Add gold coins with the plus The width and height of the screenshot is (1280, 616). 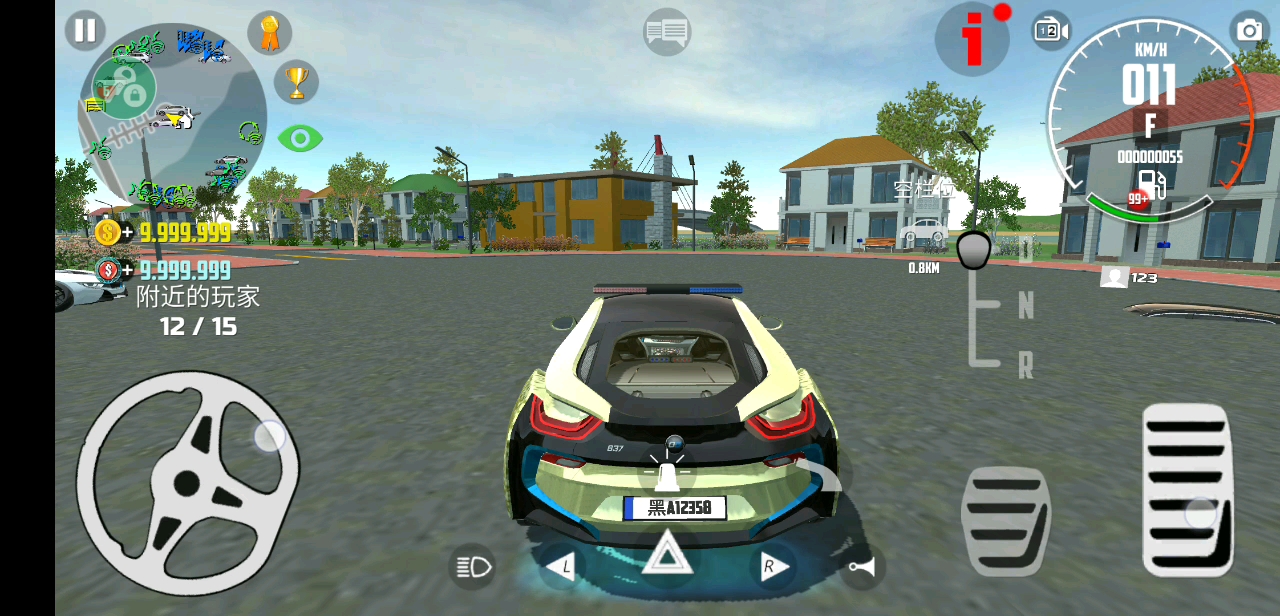[126, 233]
